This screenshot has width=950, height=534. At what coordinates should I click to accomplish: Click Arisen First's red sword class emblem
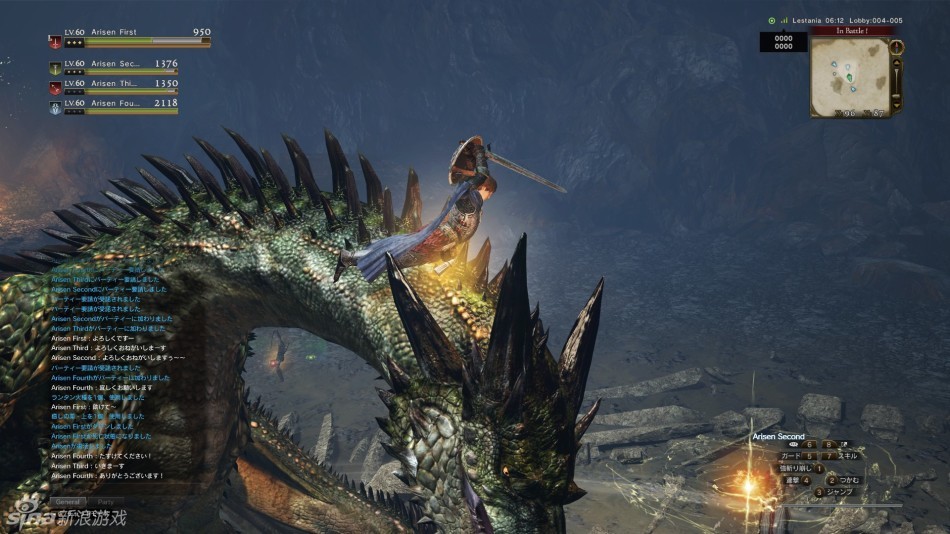(55, 41)
